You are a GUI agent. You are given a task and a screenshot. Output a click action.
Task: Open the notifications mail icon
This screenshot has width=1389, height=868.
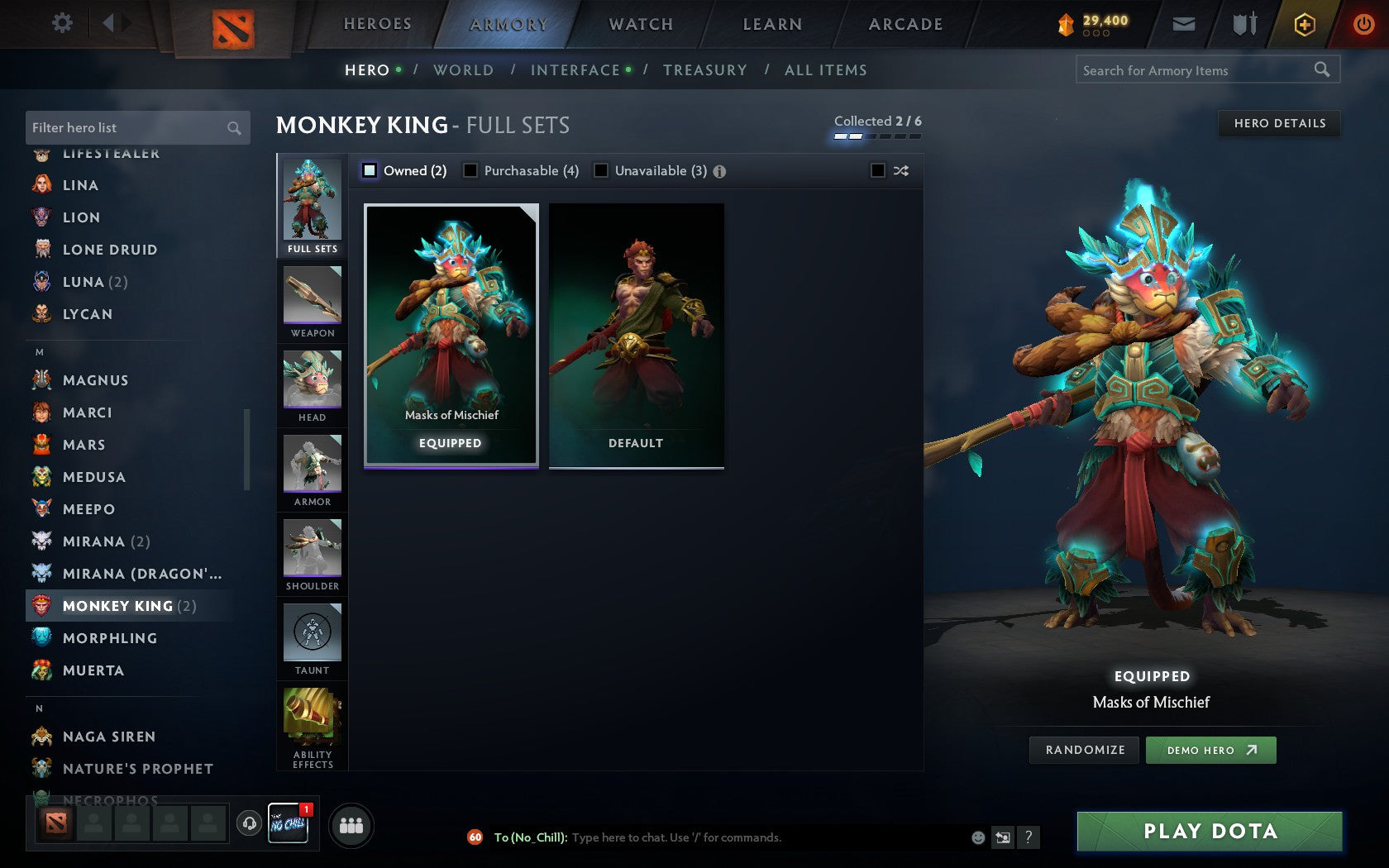pos(1184,24)
